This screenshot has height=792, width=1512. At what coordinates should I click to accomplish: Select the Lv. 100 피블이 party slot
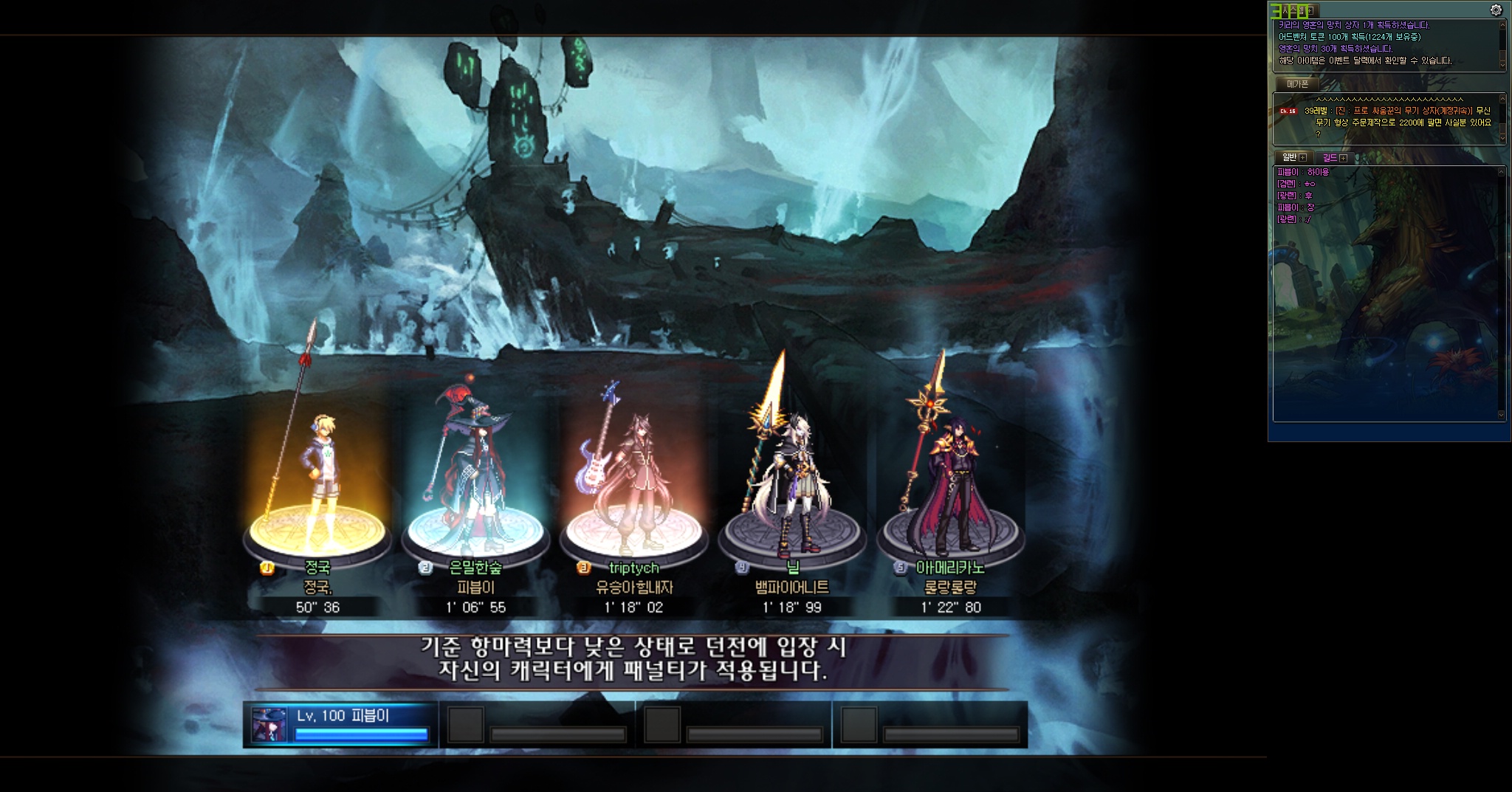pos(340,724)
